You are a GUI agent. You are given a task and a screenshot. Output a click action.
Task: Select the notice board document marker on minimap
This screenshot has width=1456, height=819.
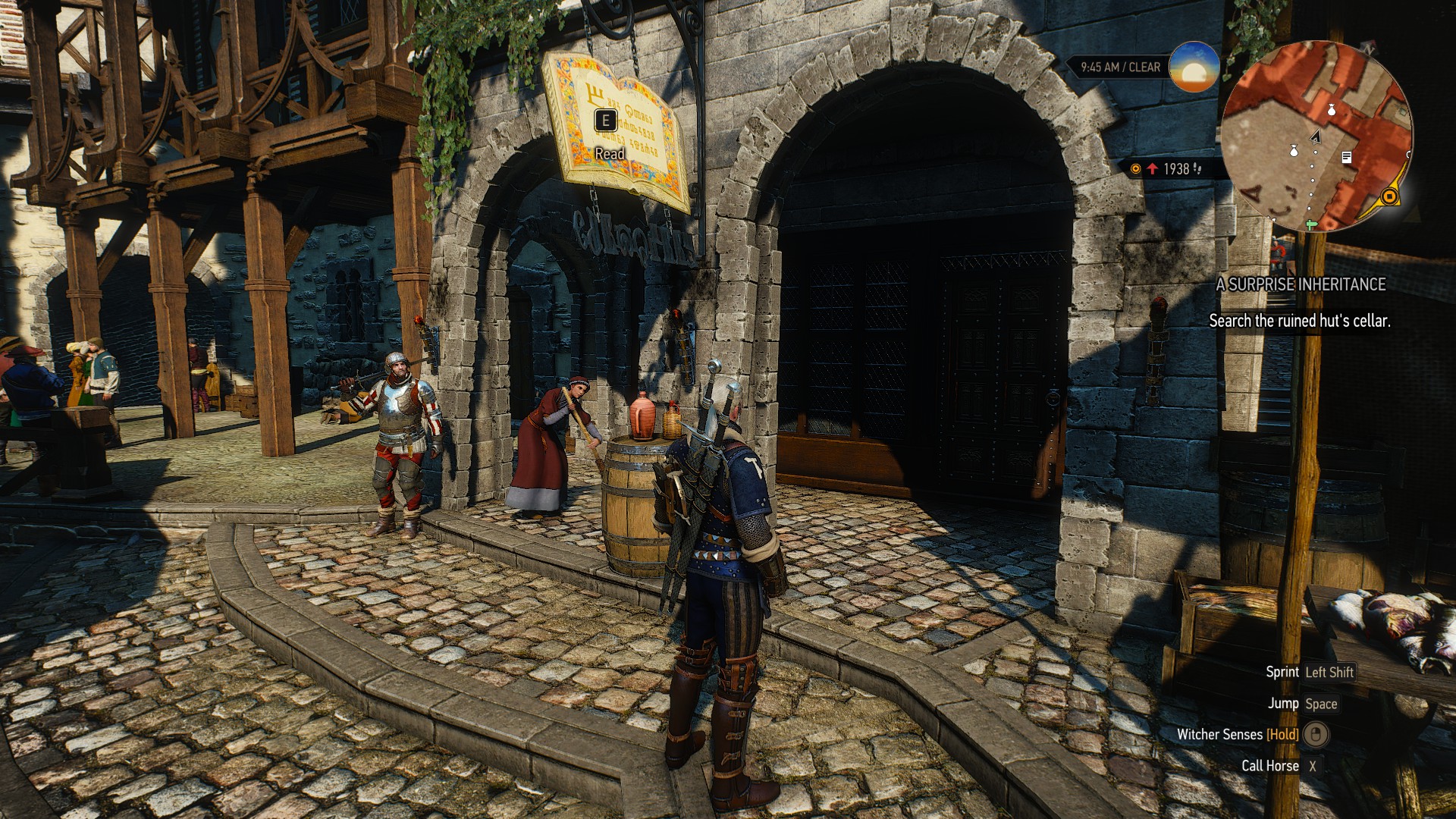1347,157
